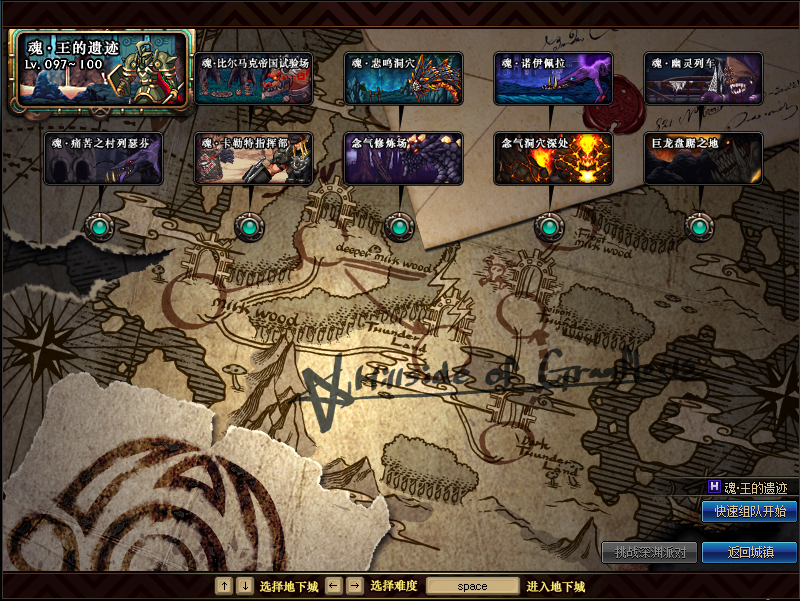Choose the 魂·幽灵列车 dungeon tile
The height and width of the screenshot is (601, 800).
[x=703, y=78]
